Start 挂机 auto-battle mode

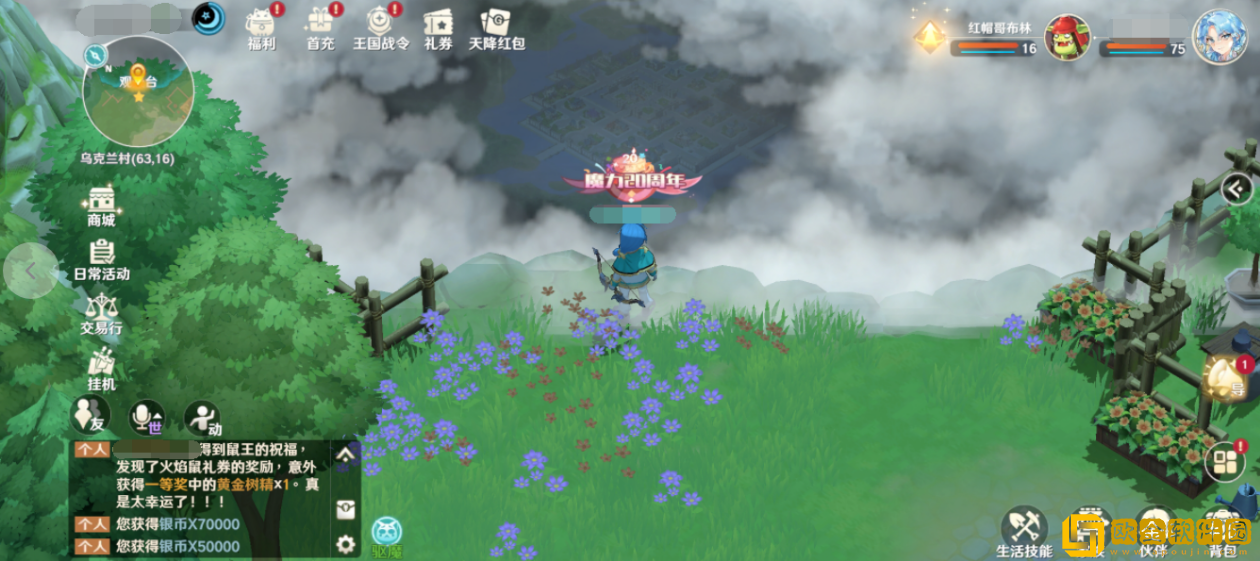(x=101, y=367)
